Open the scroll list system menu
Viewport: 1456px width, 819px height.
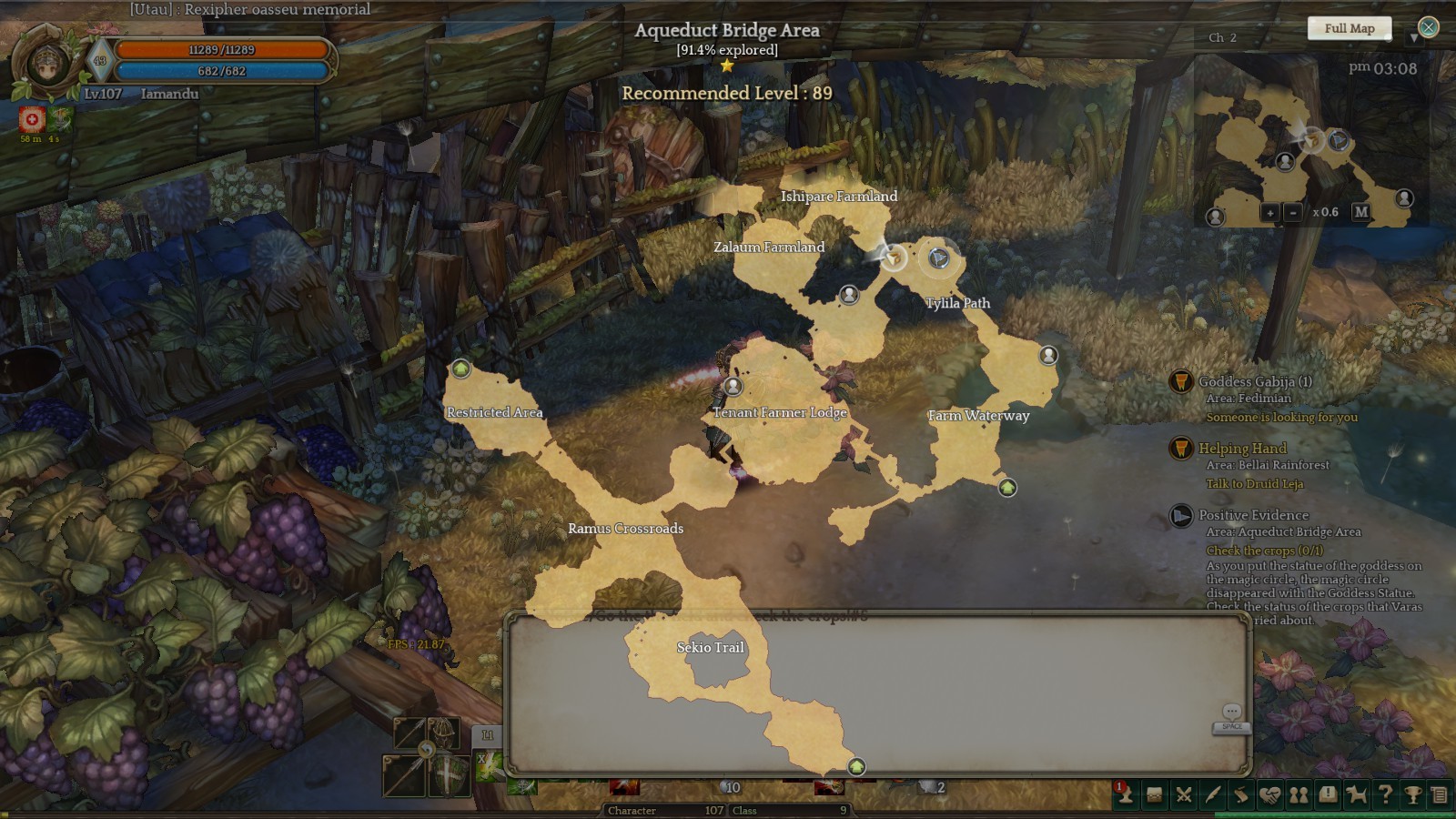point(1440,794)
